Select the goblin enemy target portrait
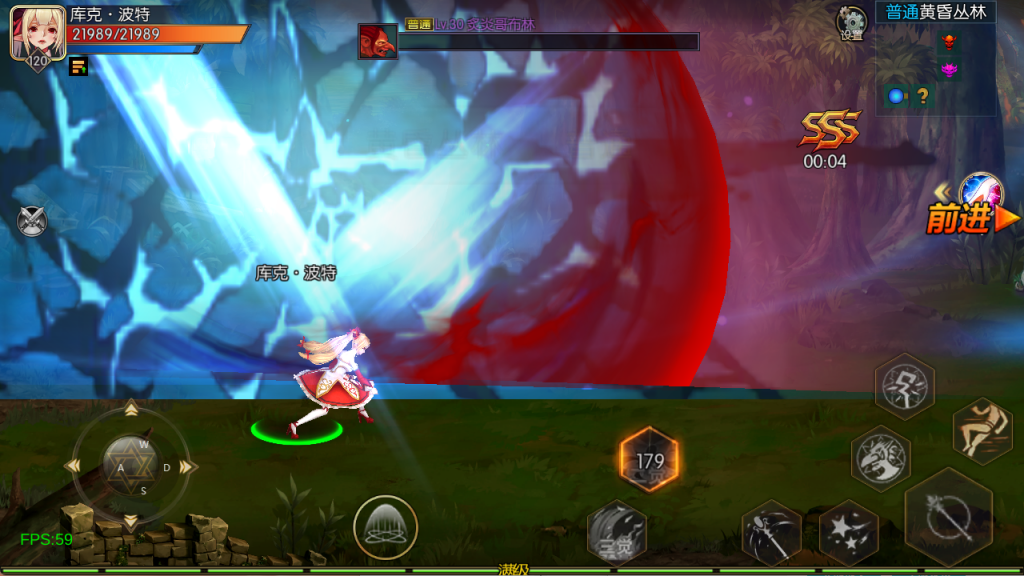 click(x=378, y=42)
